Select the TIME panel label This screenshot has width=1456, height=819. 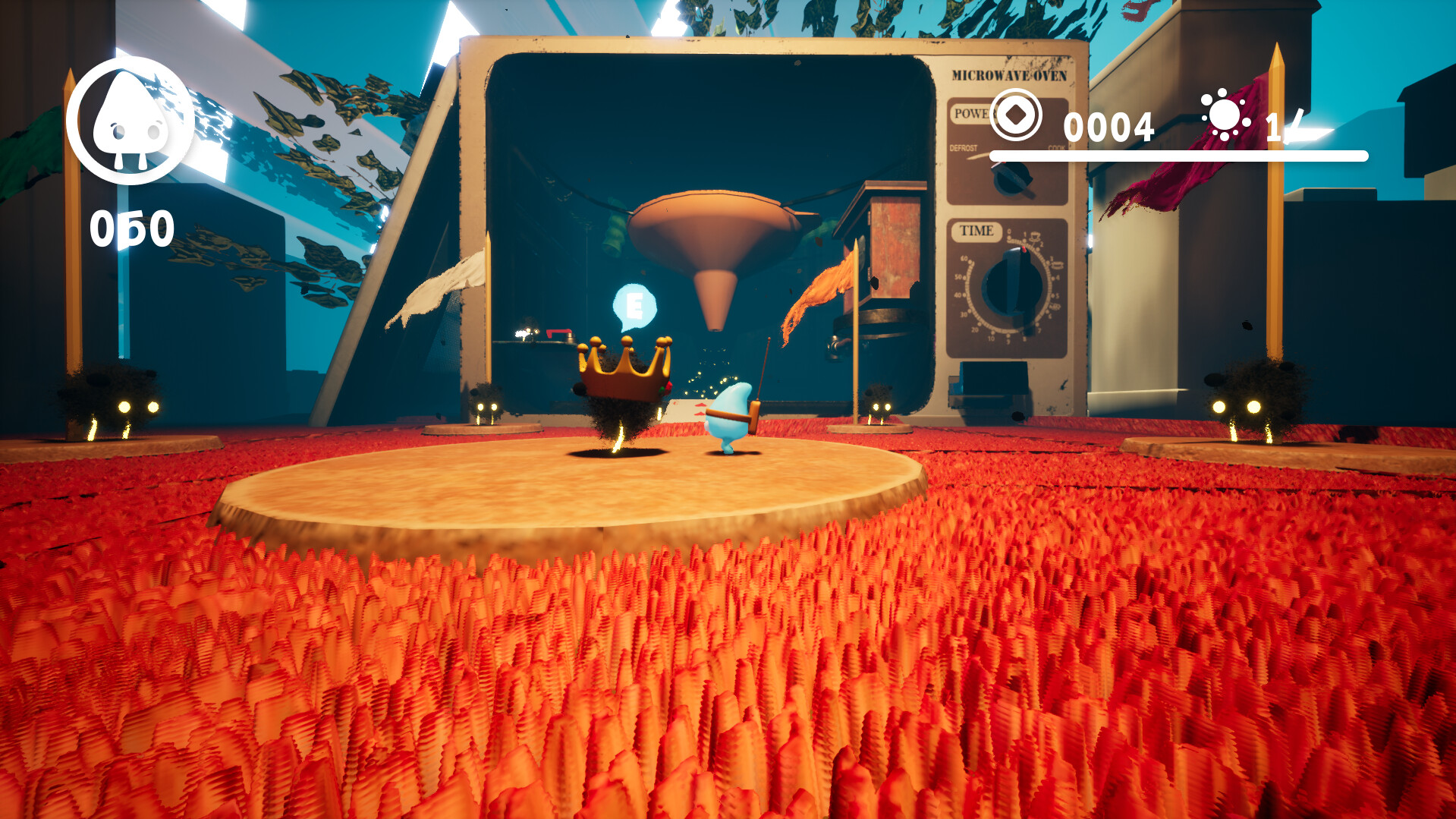[x=976, y=229]
